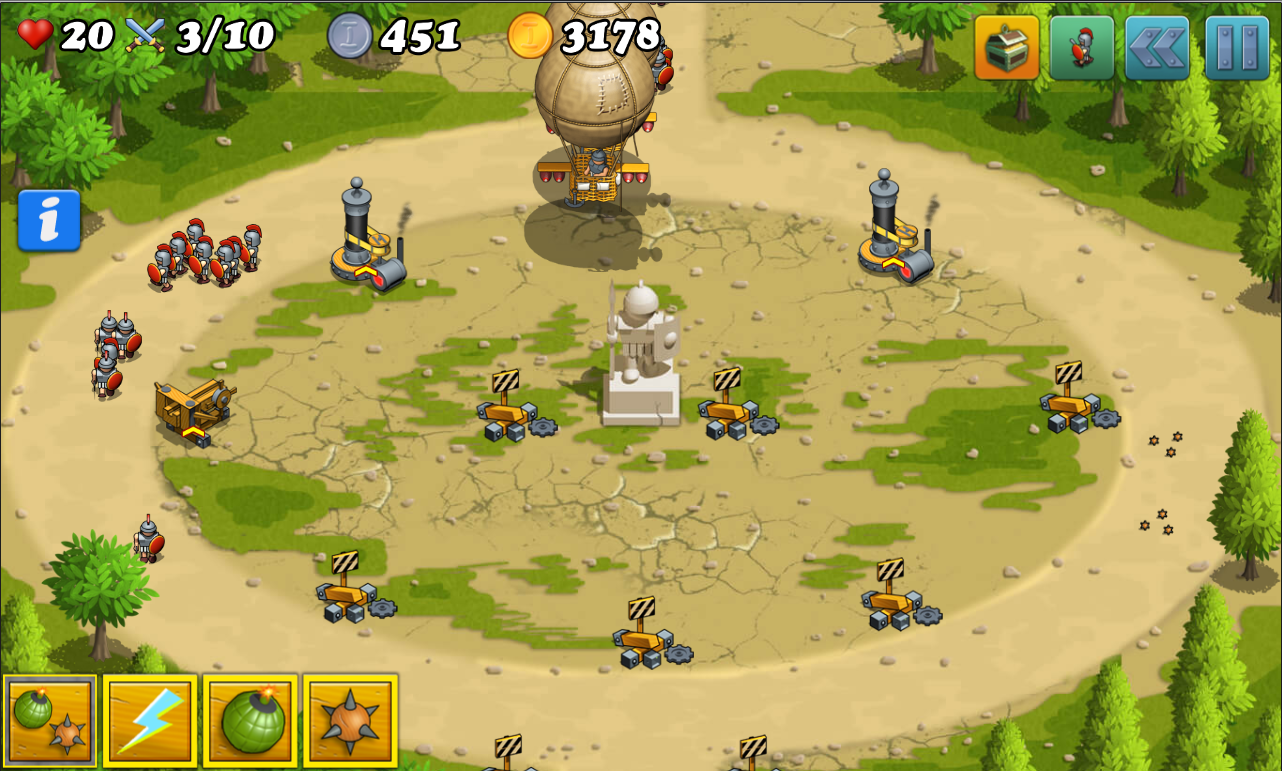Use the spiked mine ability

(x=350, y=721)
